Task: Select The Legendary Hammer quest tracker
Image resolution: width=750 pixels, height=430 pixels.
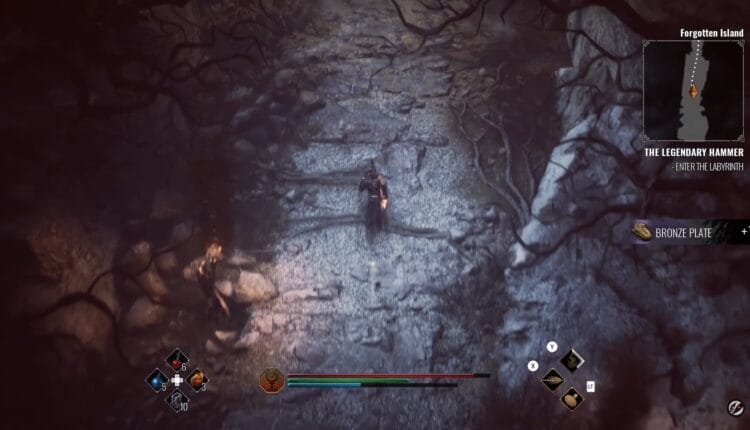Action: [694, 152]
